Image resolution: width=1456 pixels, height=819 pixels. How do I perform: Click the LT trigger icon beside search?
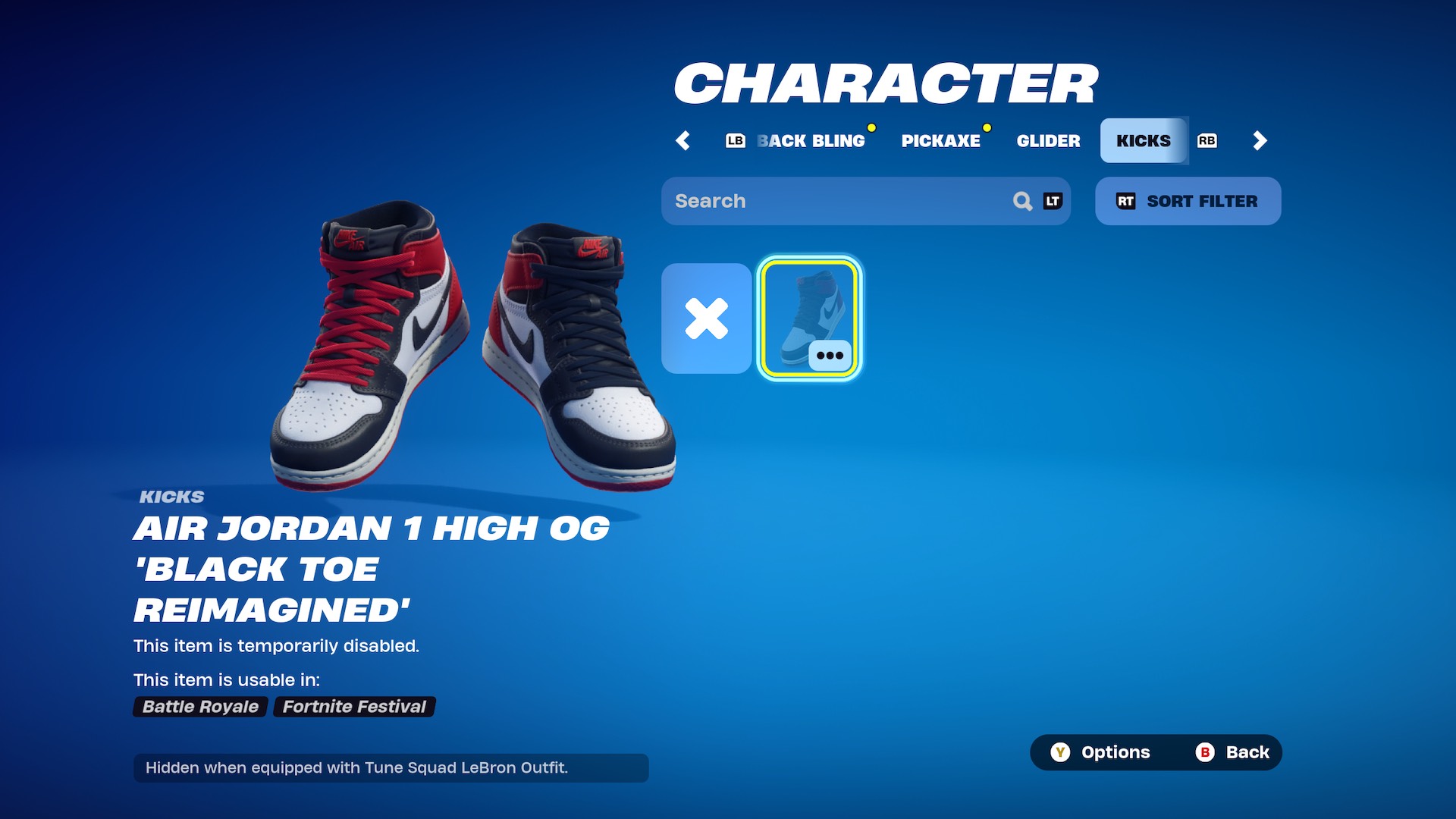pyautogui.click(x=1053, y=201)
